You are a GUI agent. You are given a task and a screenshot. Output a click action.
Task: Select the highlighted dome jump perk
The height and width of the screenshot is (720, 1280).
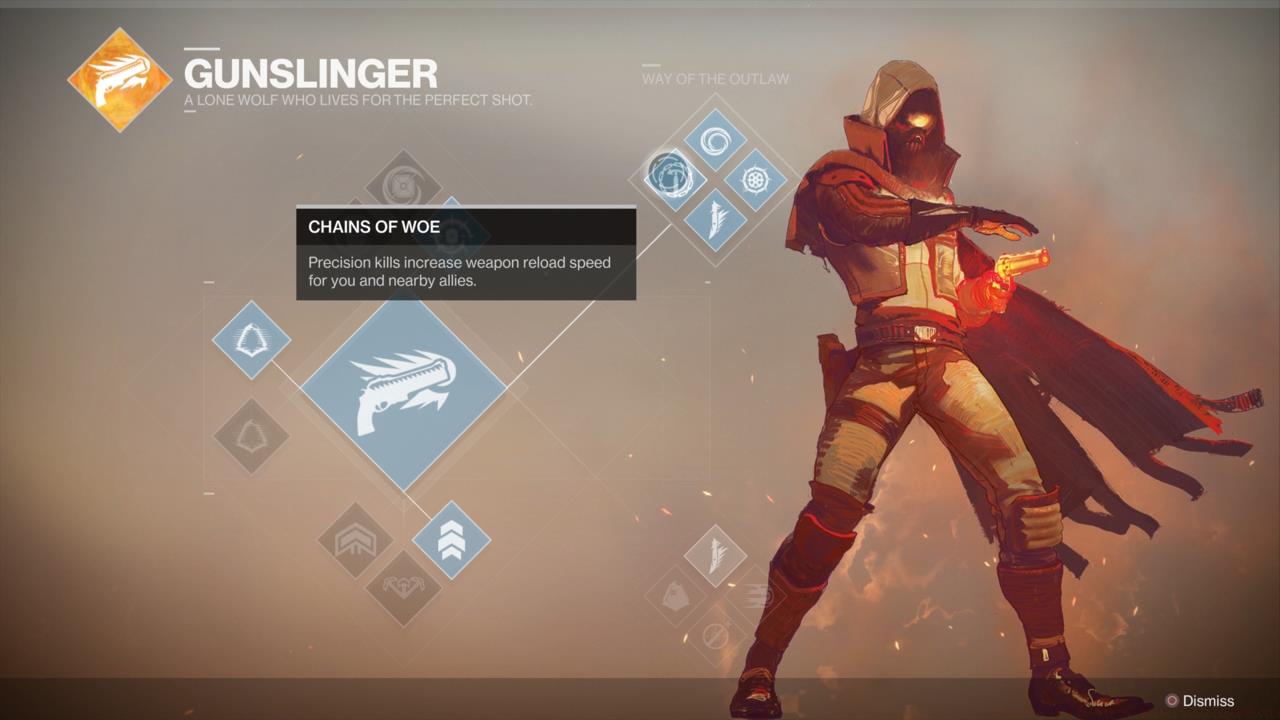251,340
